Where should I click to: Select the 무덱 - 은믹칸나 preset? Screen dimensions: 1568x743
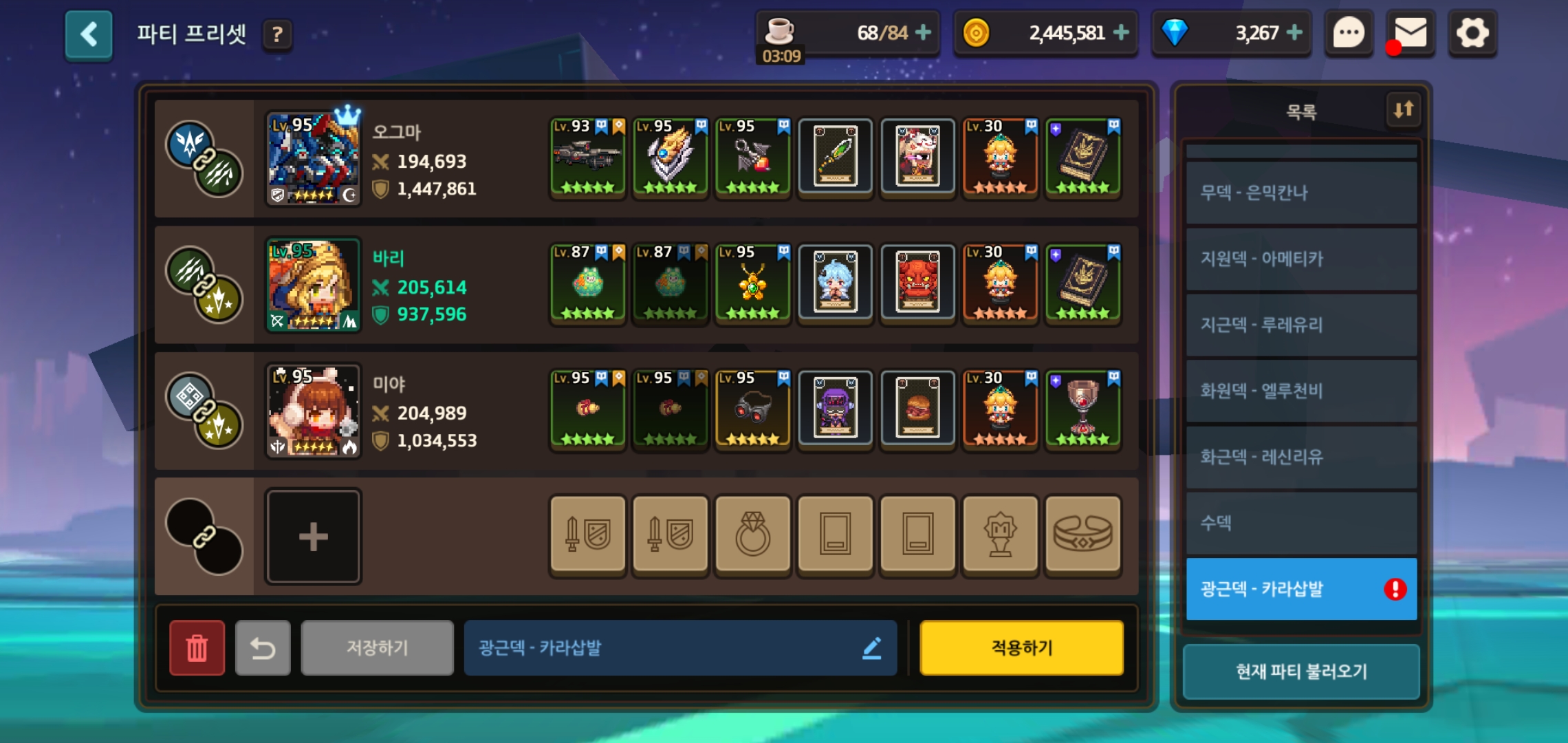click(1301, 193)
